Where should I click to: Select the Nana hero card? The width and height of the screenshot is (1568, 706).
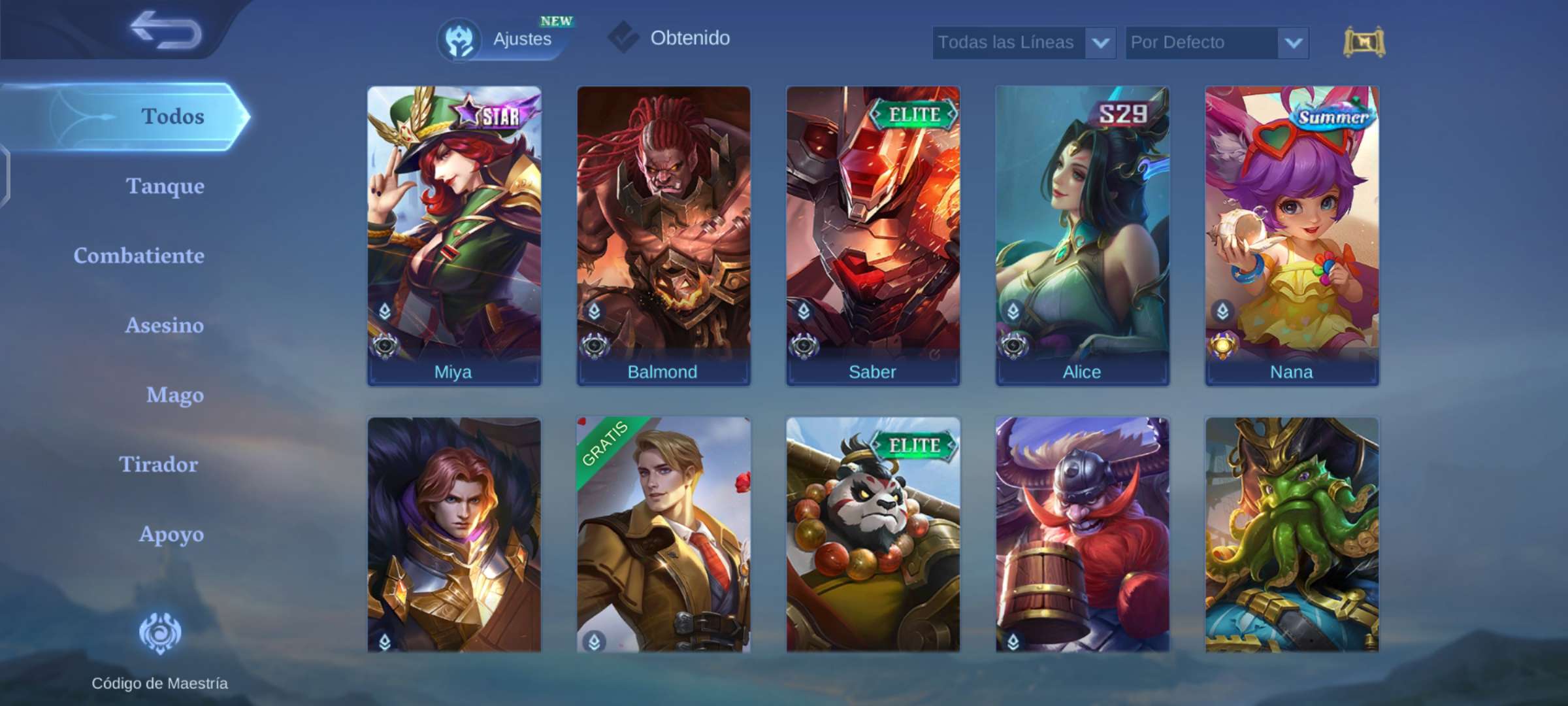click(1292, 235)
